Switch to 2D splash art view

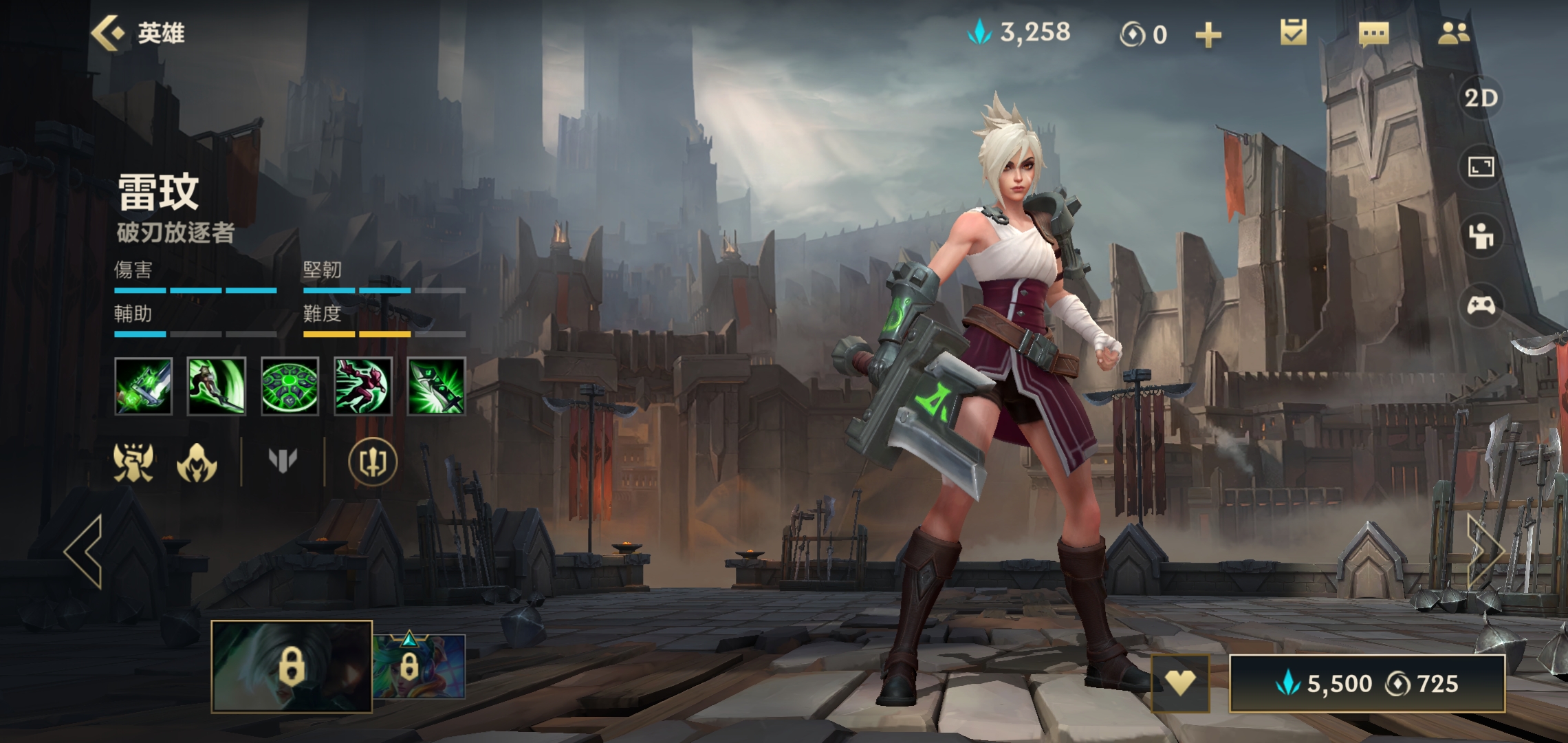point(1481,98)
